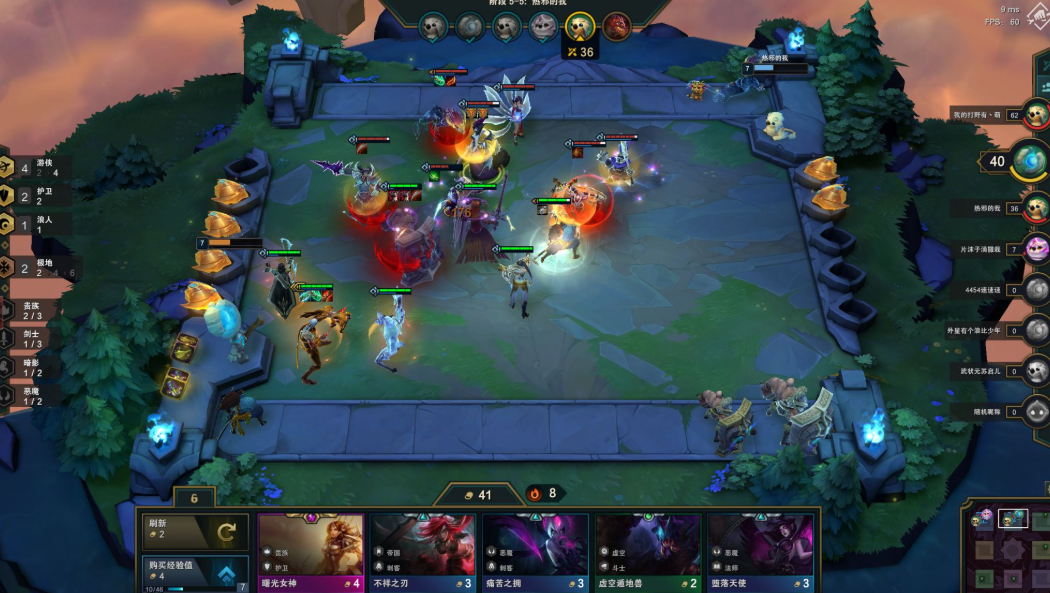Purchase the 不祥之刃 champion card
1050x593 pixels.
[424, 552]
